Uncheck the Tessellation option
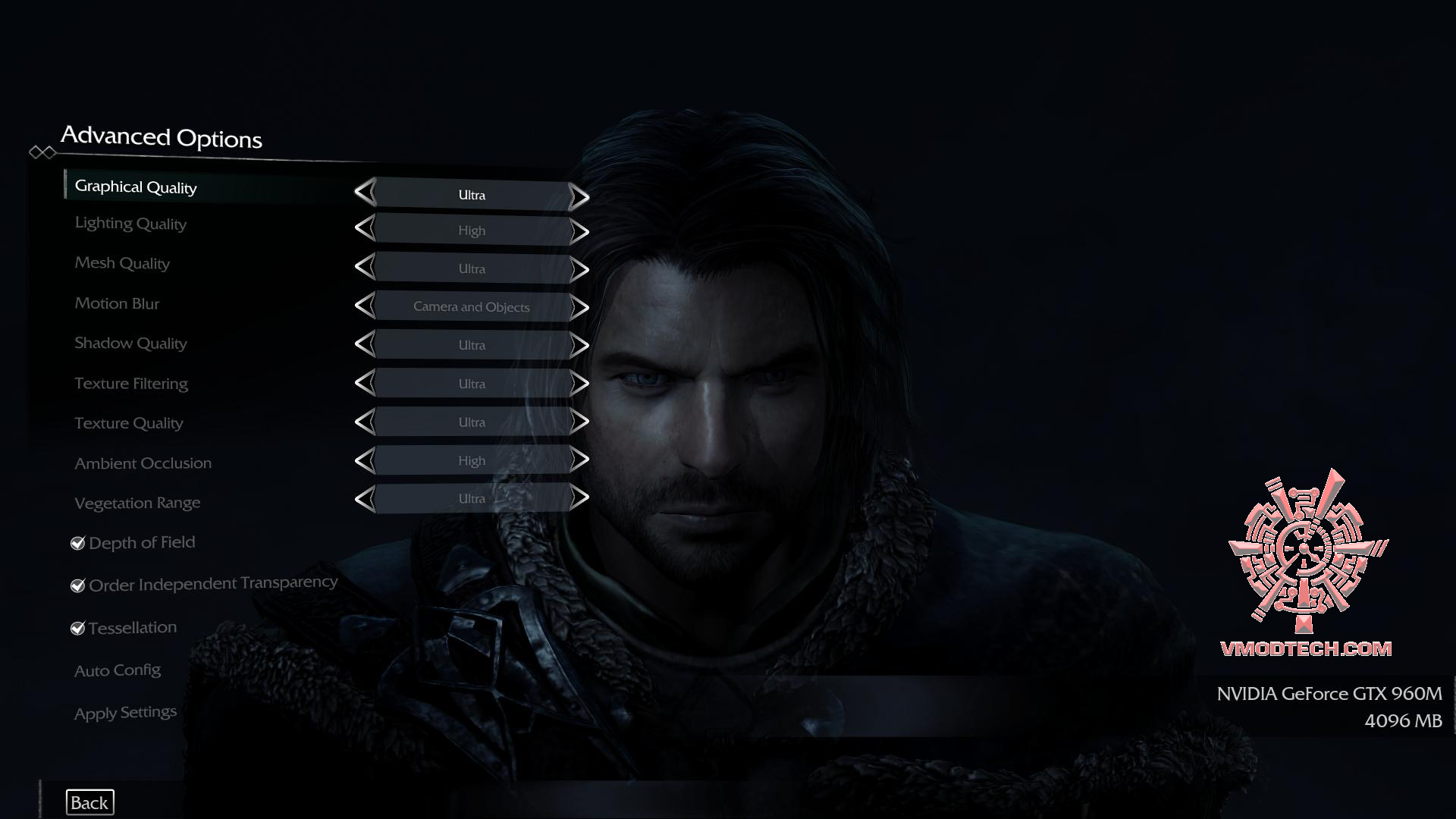The width and height of the screenshot is (1456, 819). 77,627
